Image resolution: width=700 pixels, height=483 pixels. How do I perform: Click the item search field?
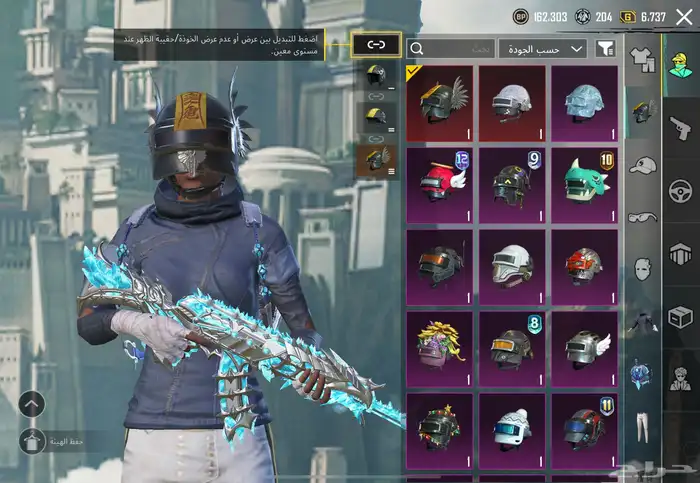pos(451,48)
